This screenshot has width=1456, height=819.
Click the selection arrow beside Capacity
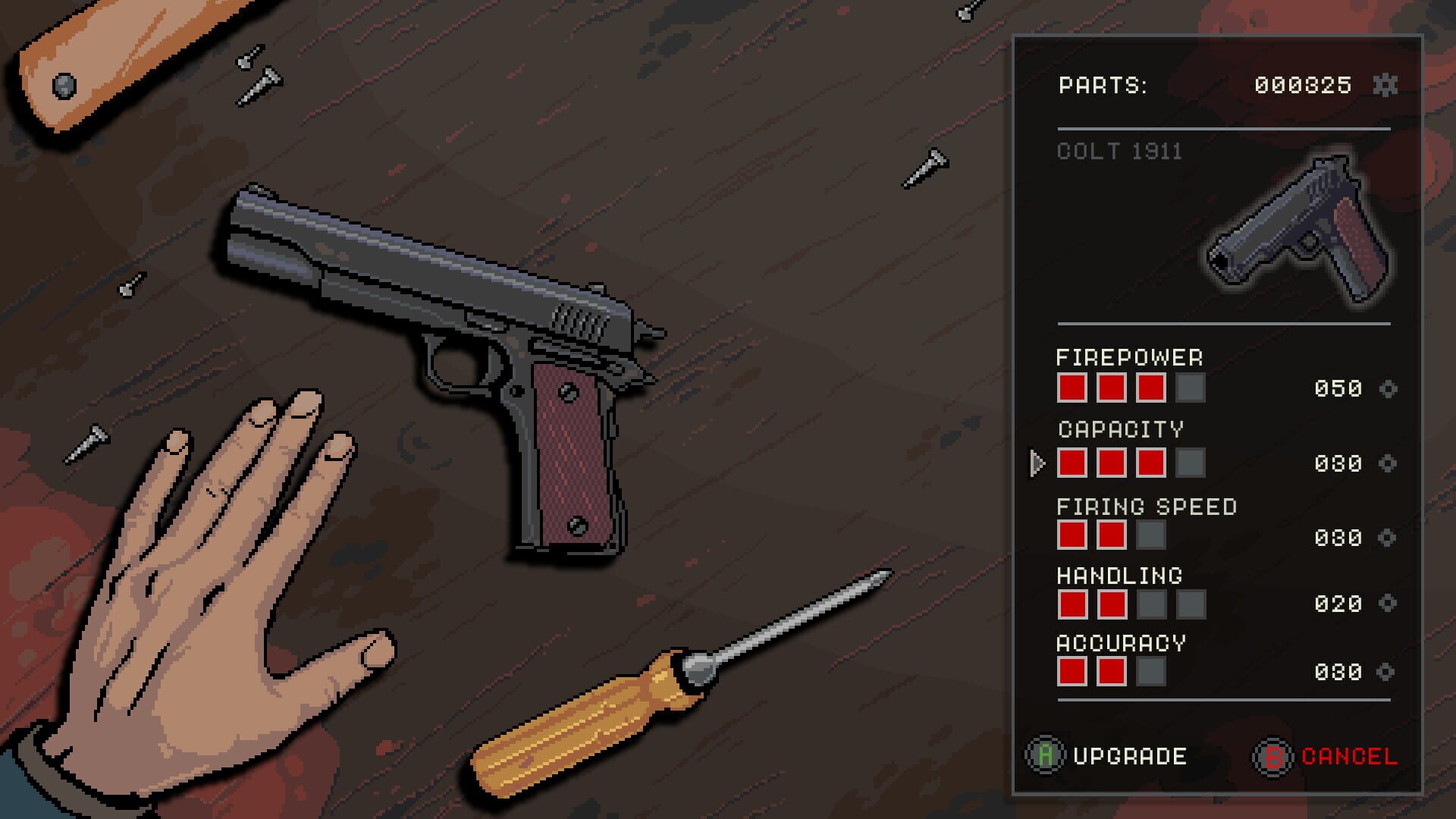coord(1037,463)
